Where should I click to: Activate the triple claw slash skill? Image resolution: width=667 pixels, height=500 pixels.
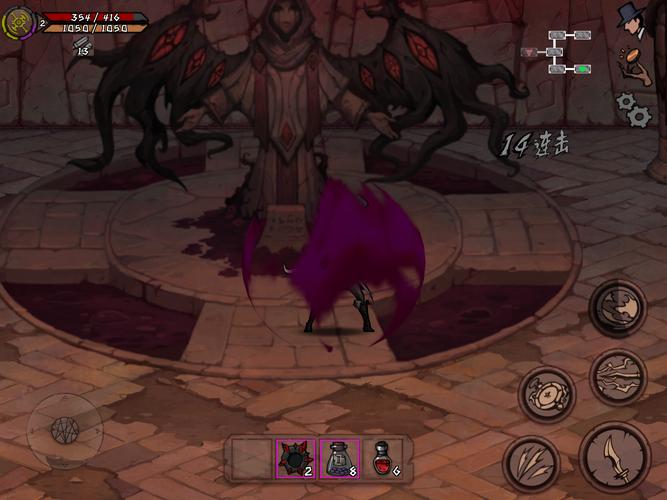(x=532, y=463)
